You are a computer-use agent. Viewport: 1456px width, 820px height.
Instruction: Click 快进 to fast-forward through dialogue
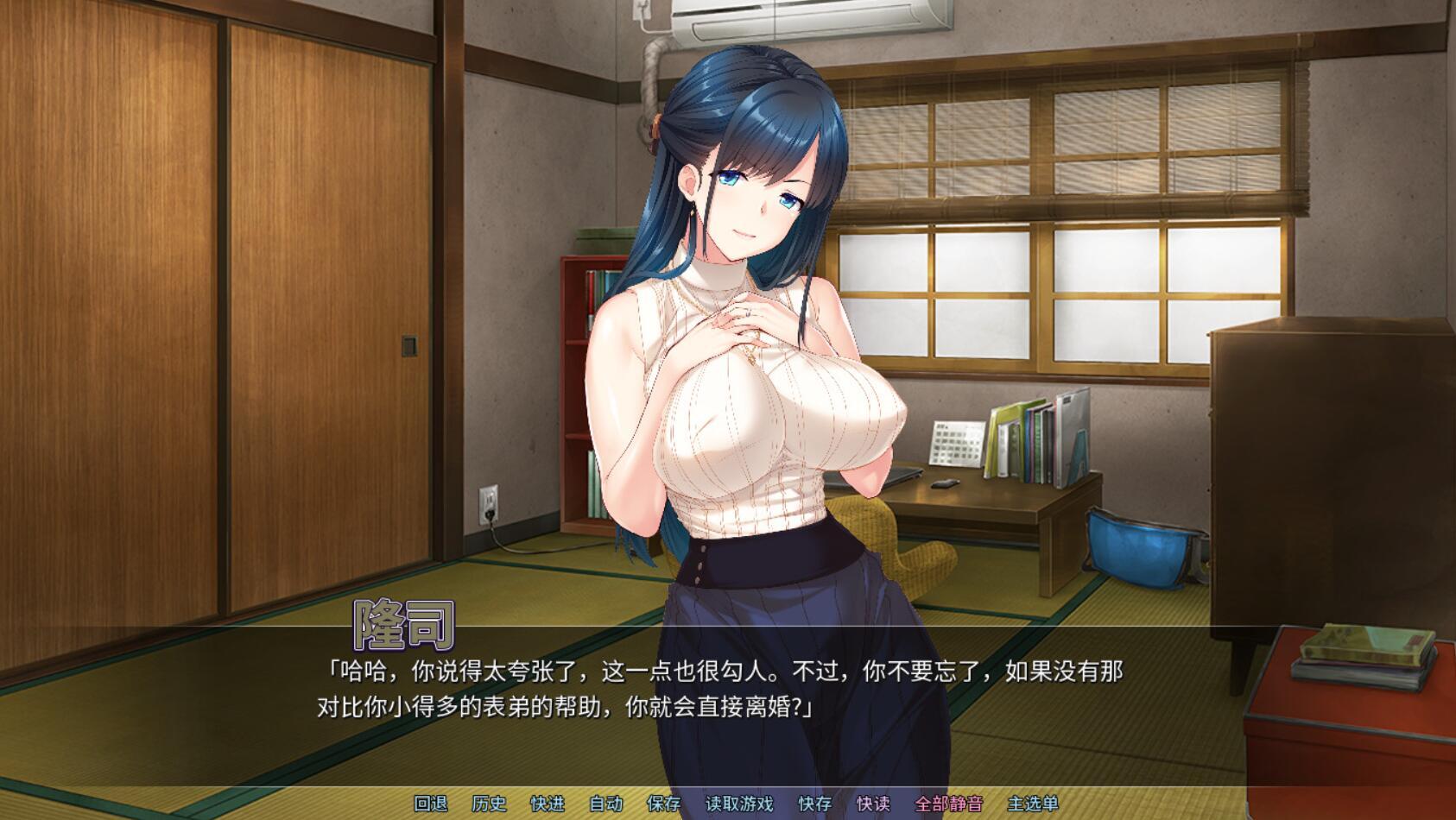(547, 803)
